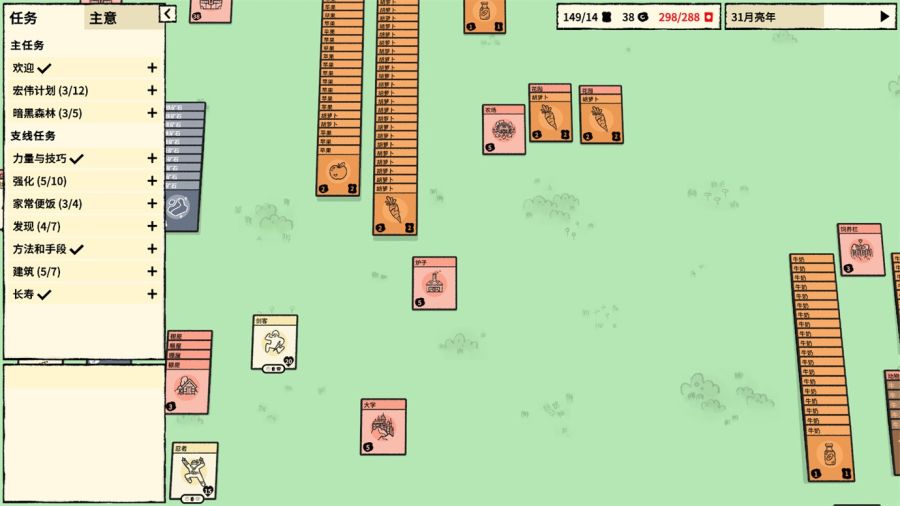The width and height of the screenshot is (900, 506).
Task: Expand the 长寿 quest row
Action: (x=152, y=294)
